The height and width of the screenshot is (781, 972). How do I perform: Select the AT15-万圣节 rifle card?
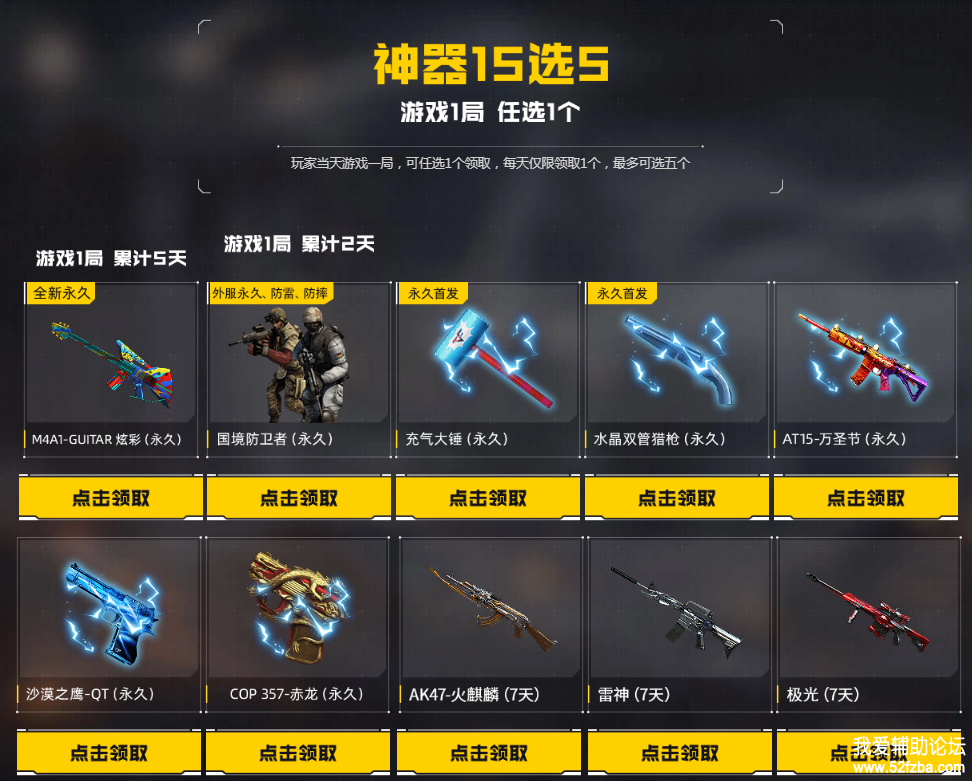(865, 367)
